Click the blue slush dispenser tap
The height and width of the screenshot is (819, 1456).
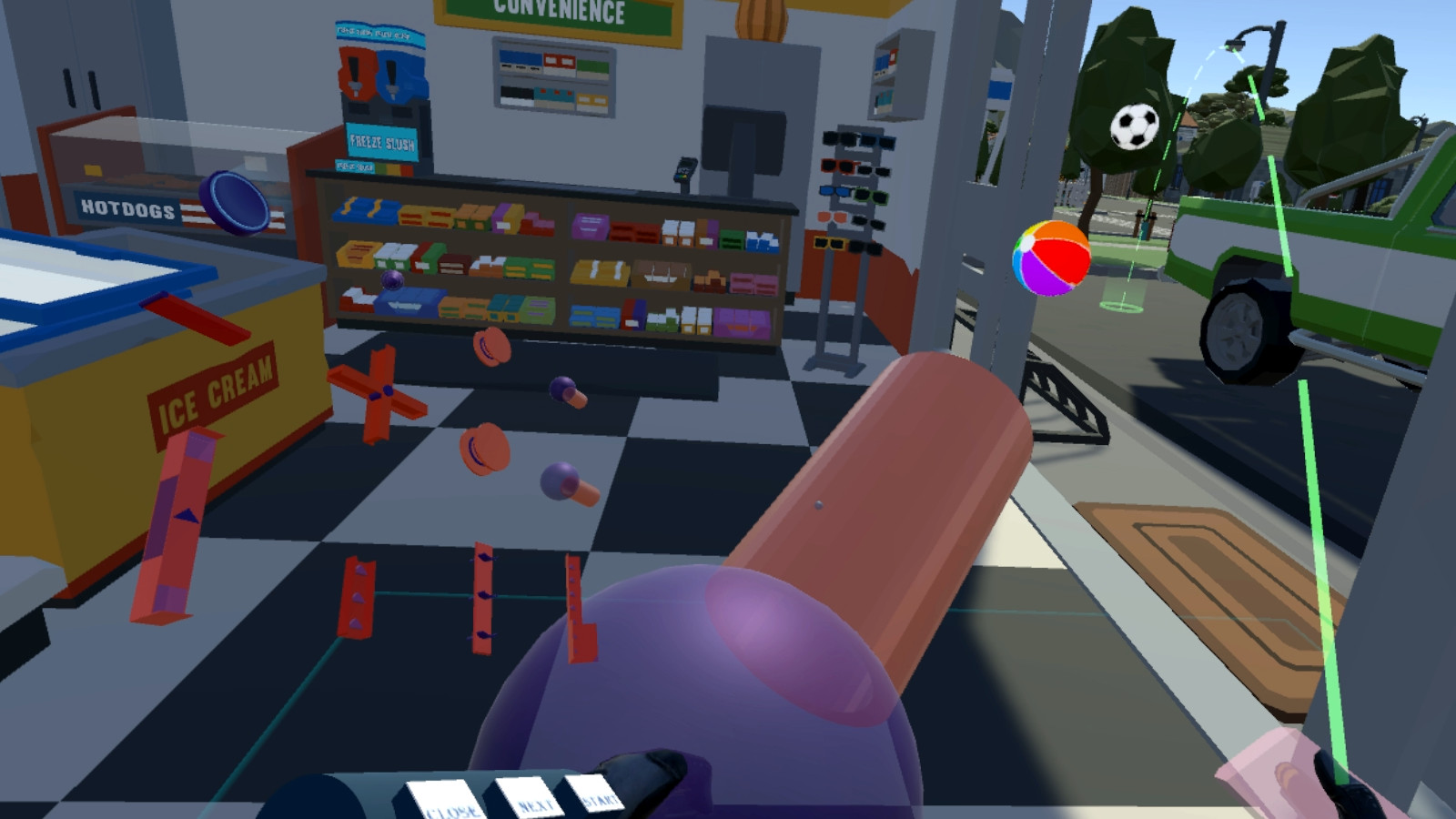(x=391, y=88)
